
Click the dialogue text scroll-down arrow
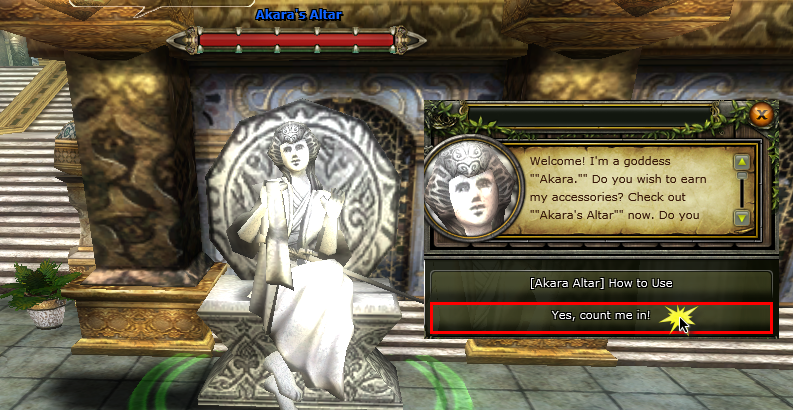click(742, 217)
